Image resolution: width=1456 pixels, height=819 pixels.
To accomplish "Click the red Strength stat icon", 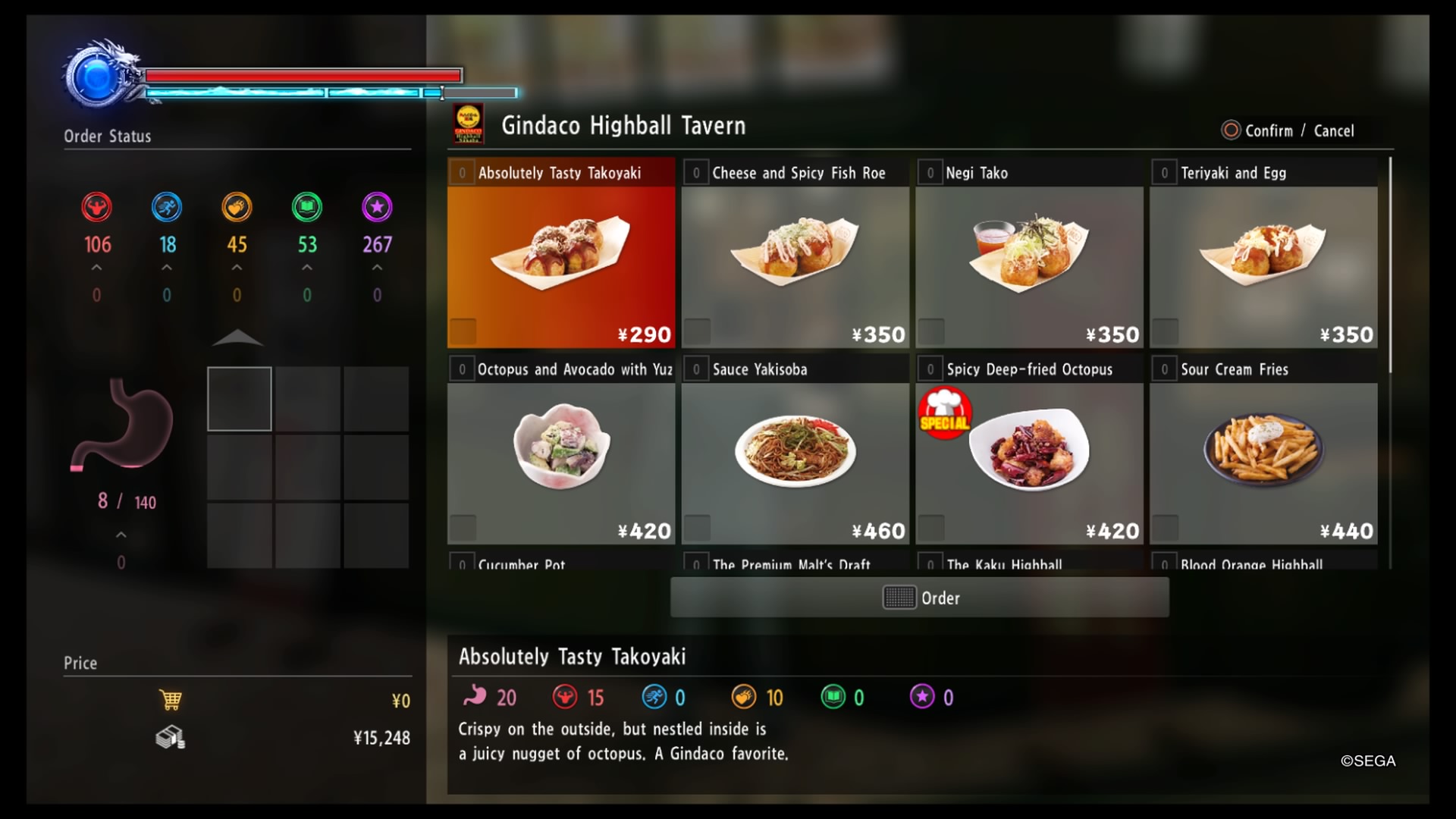I will (96, 206).
